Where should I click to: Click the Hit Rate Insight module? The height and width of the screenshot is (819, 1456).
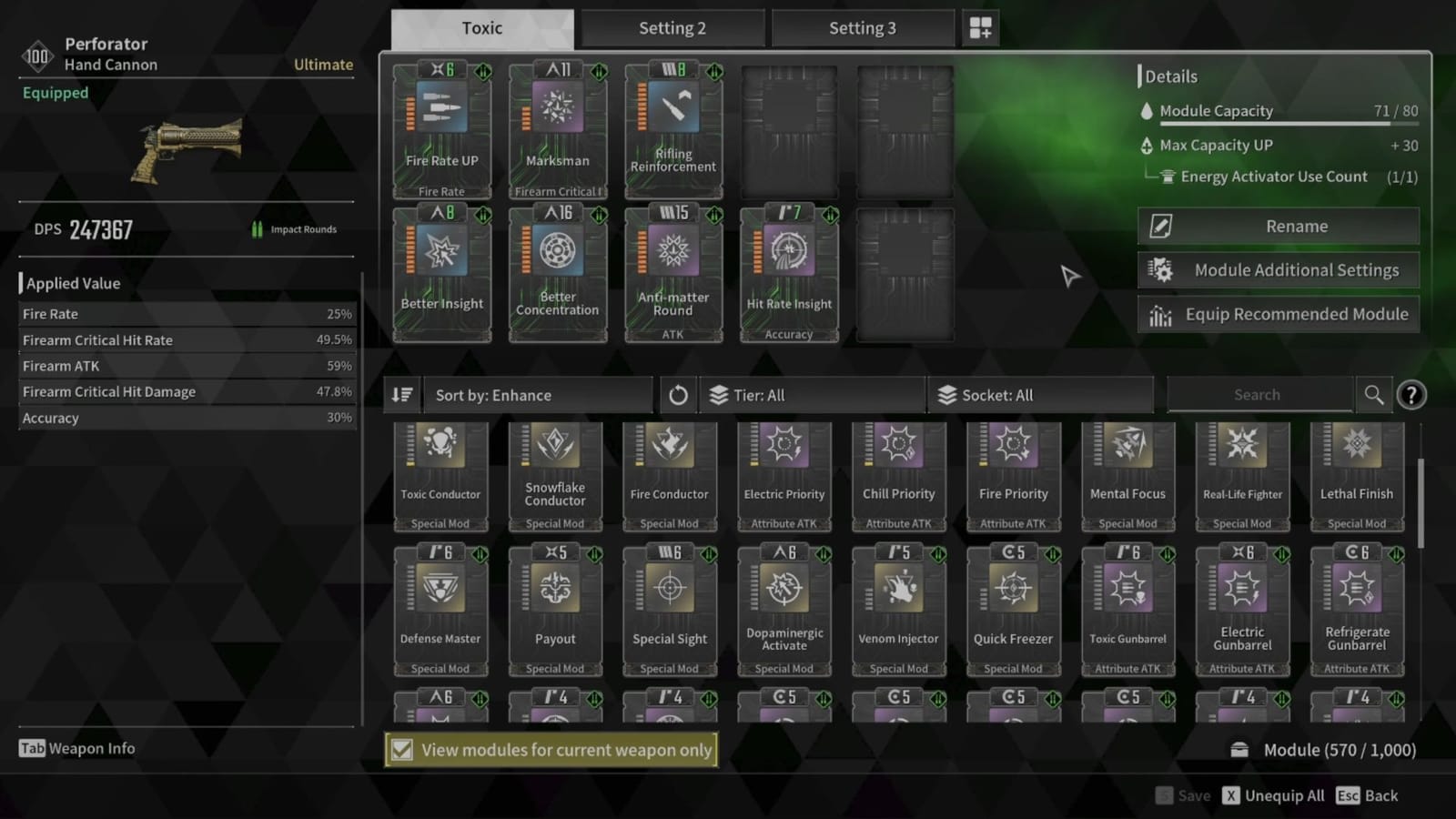[x=788, y=273]
